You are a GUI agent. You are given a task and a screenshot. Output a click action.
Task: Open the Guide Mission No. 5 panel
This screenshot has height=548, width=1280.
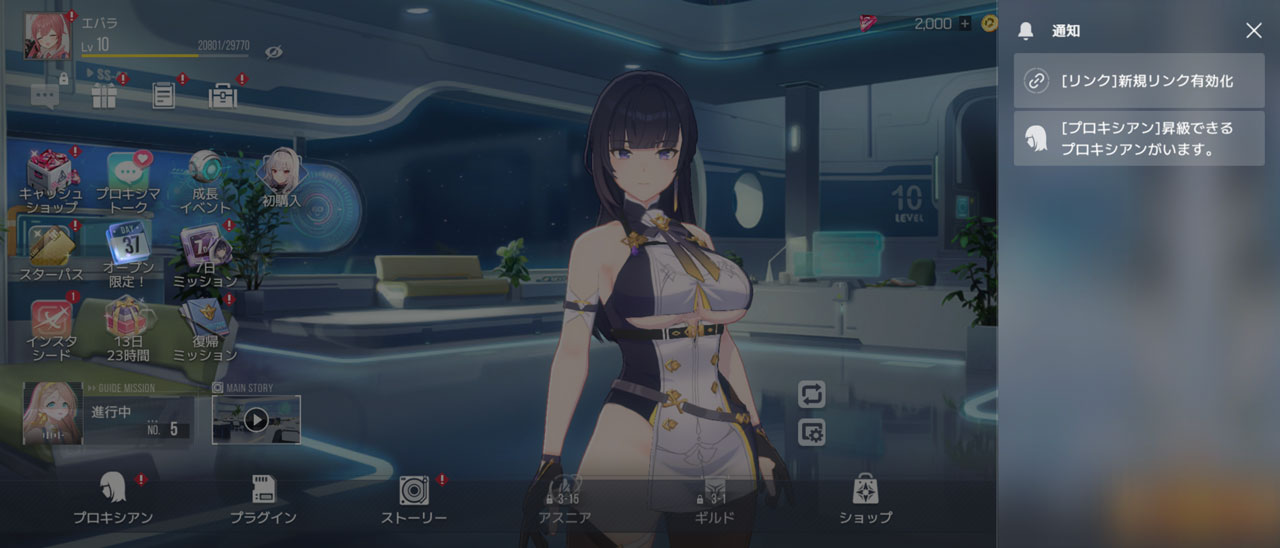coord(108,414)
